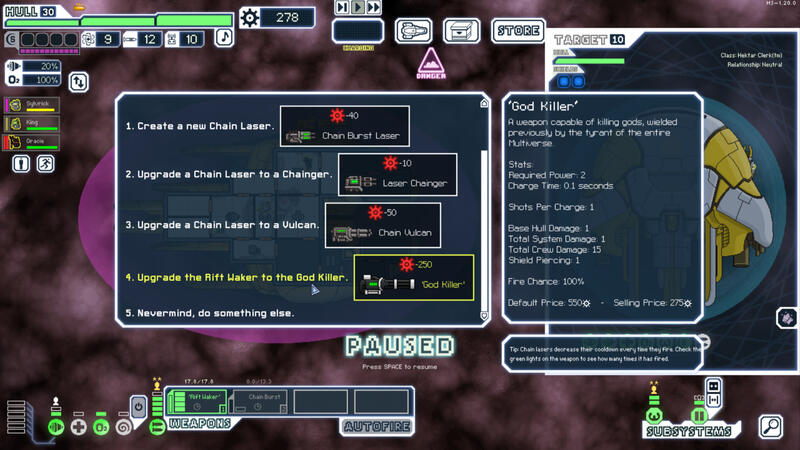Click the door subsystem icon
800x450 pixels.
699,416
